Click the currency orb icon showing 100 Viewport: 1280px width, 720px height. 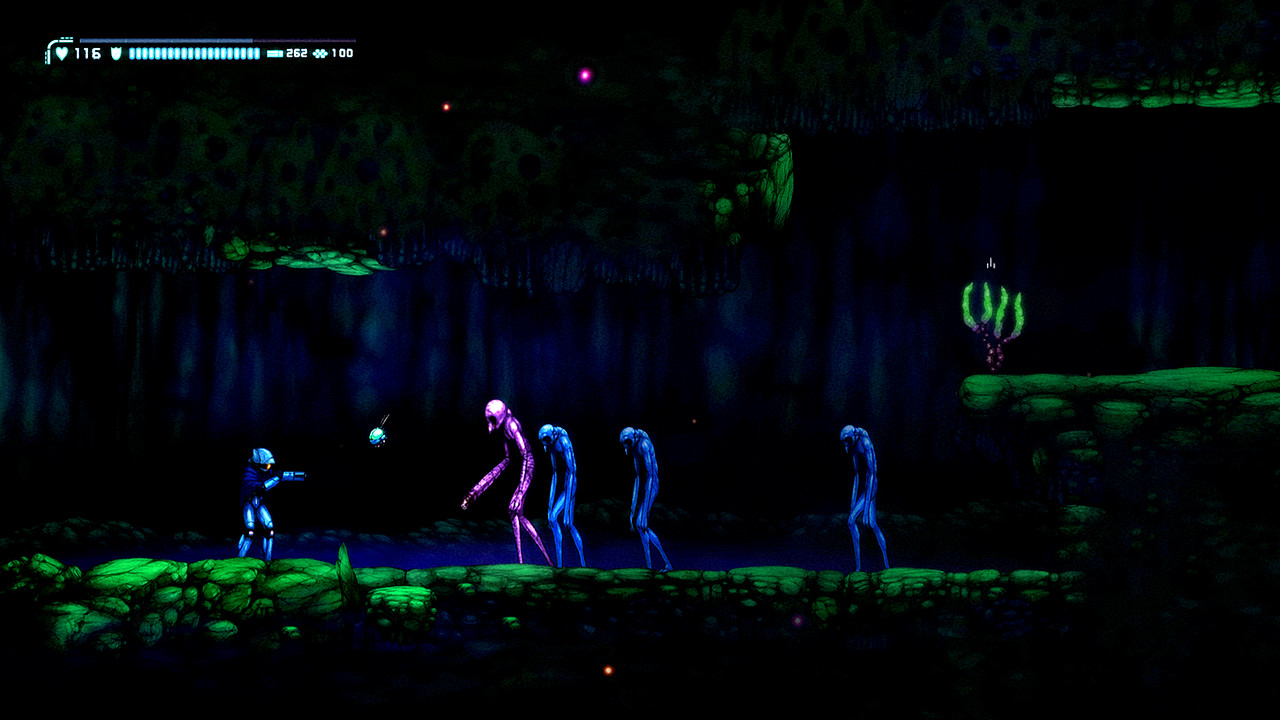point(321,53)
